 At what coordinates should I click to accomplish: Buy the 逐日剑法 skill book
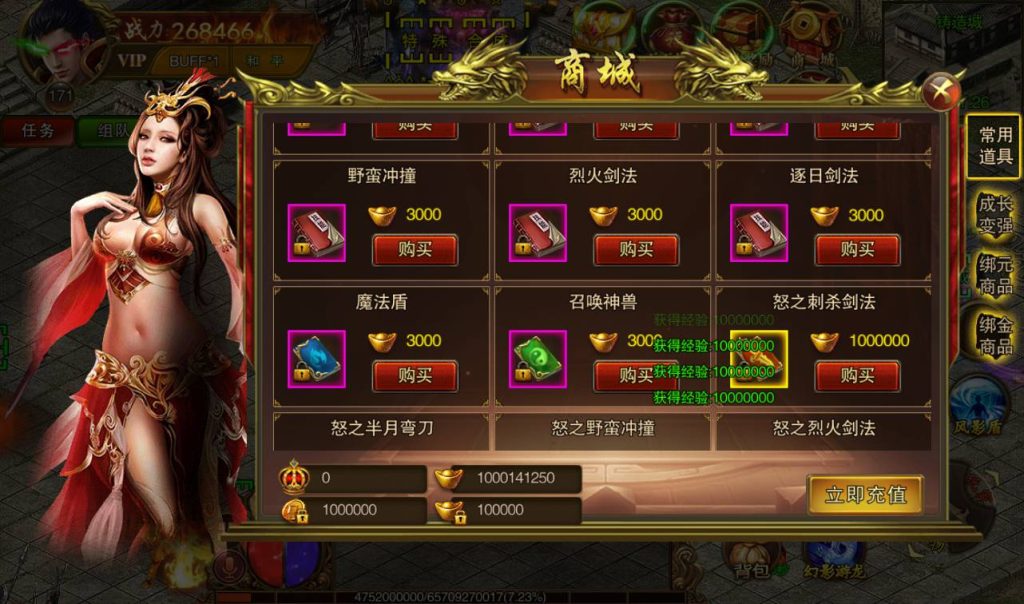click(857, 249)
